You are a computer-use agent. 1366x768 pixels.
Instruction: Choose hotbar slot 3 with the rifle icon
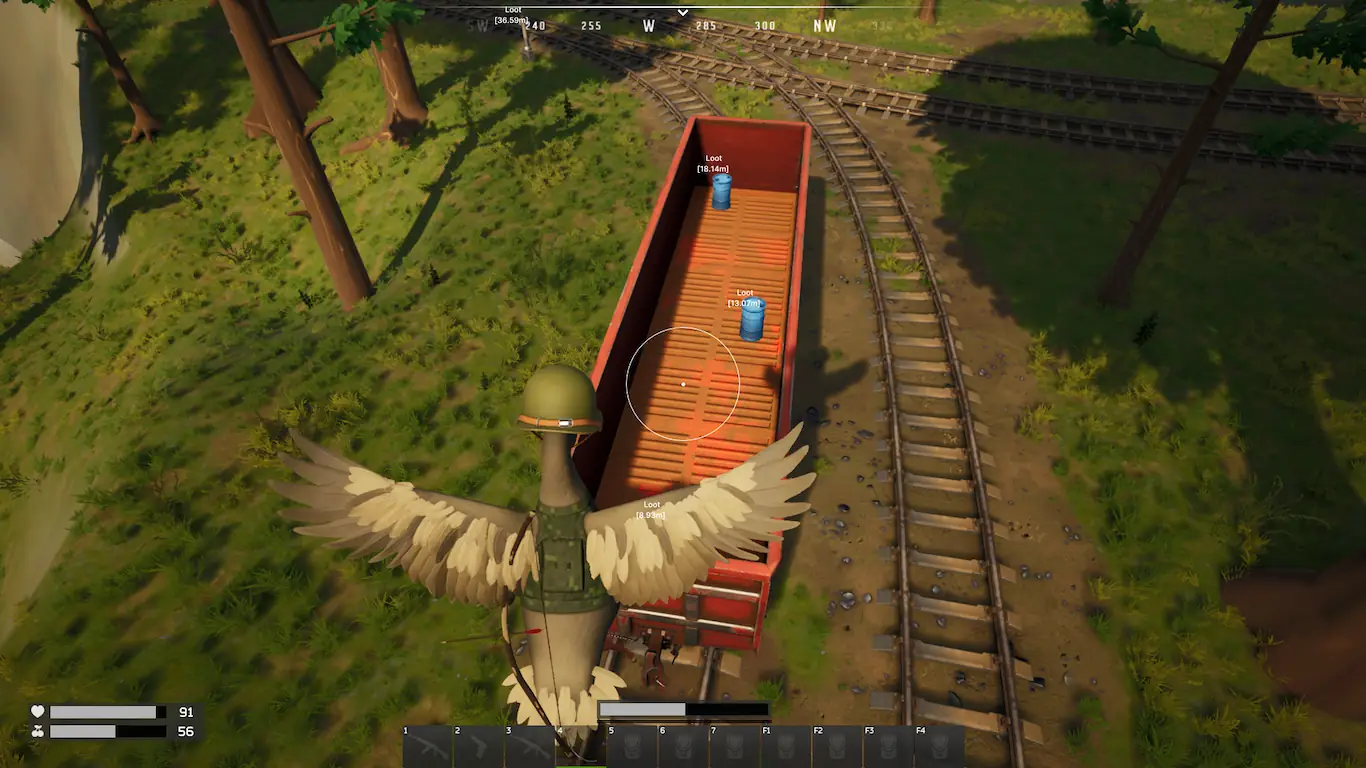(530, 747)
